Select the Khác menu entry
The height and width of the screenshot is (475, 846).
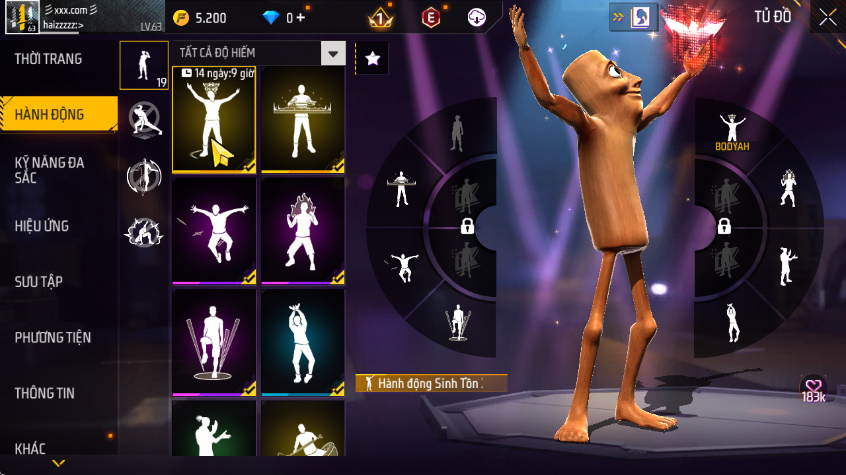coord(30,448)
